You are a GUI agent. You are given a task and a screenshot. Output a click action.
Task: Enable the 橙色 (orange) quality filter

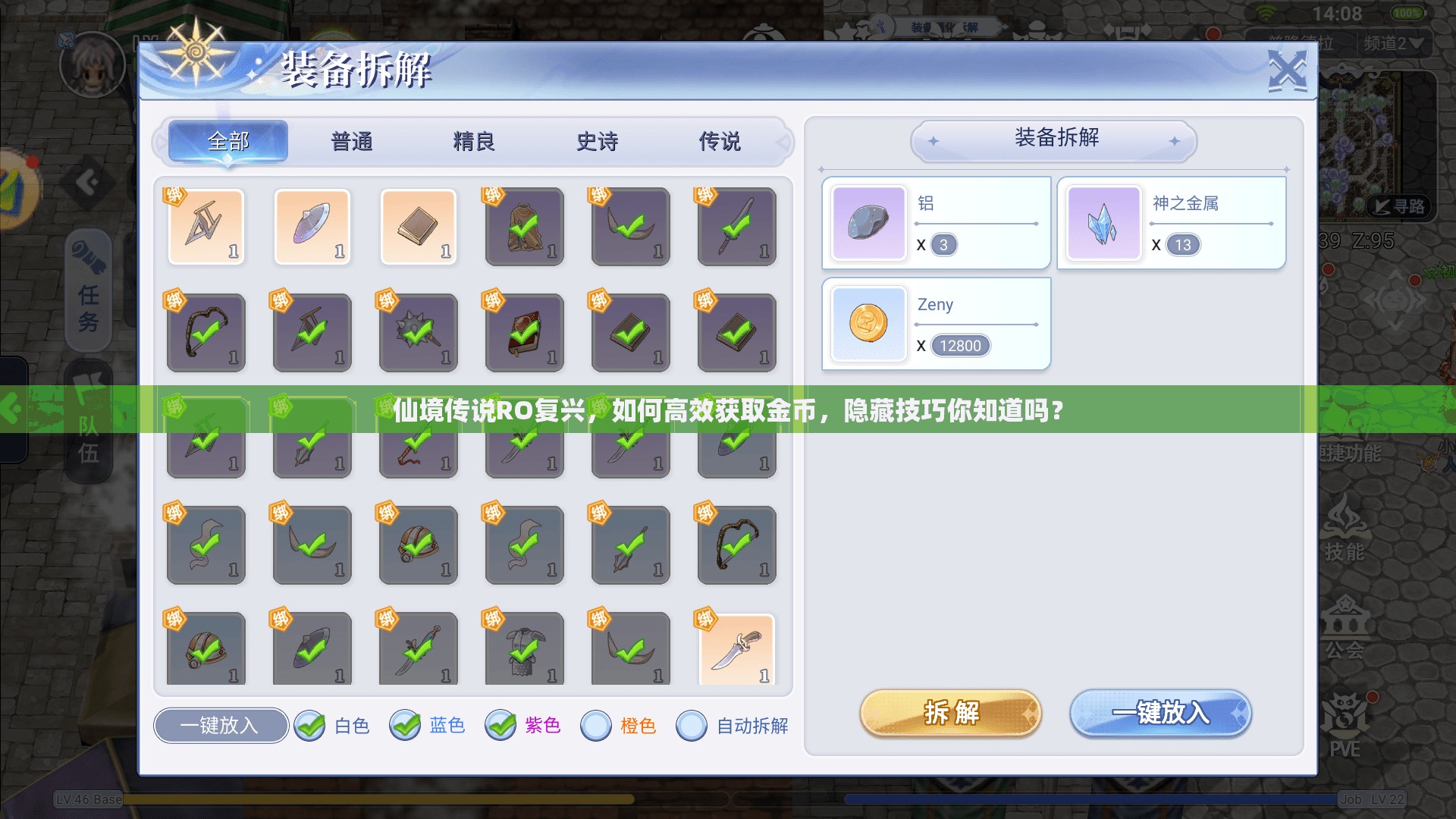click(596, 726)
